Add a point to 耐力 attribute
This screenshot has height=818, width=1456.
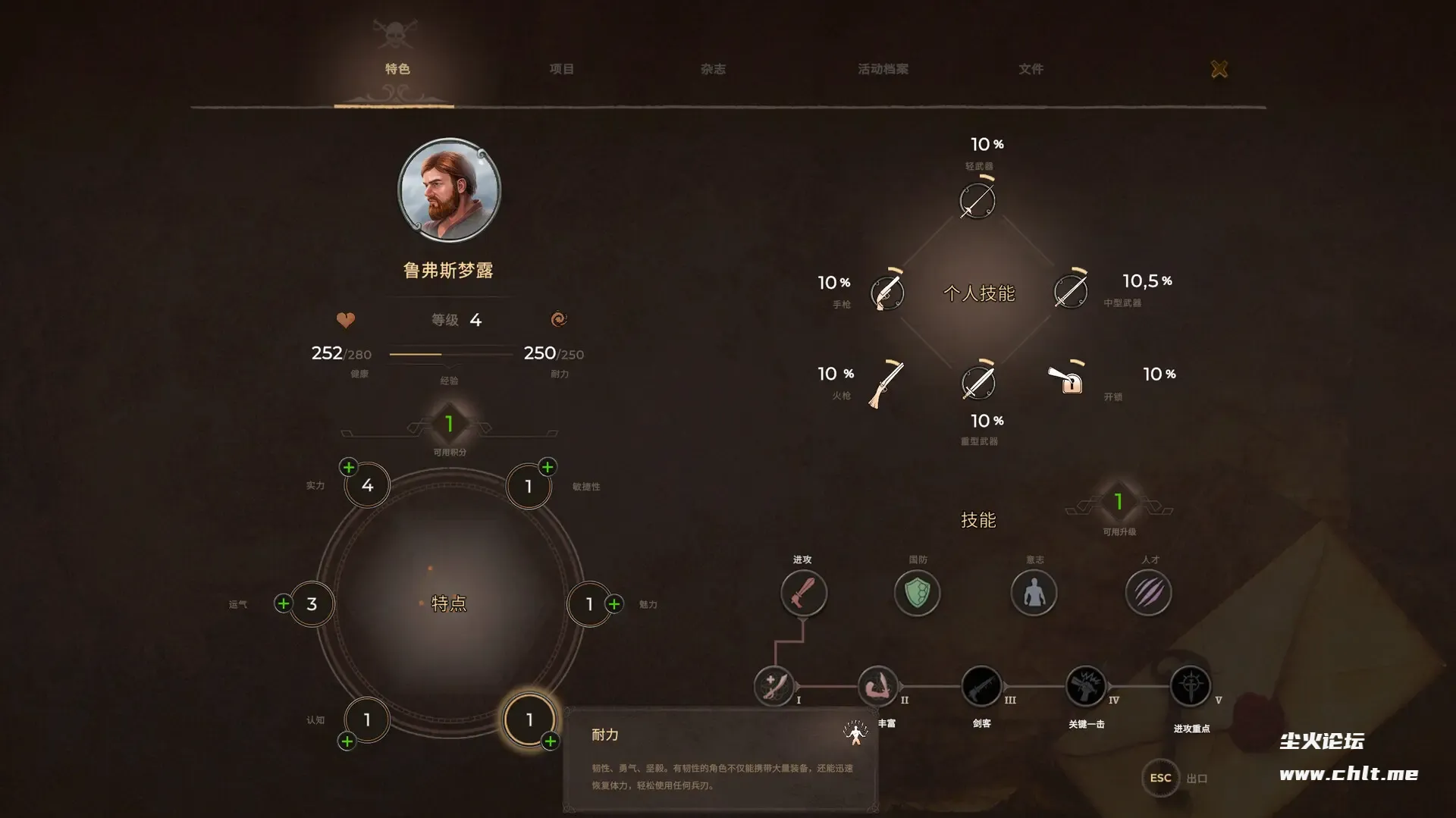tap(551, 741)
